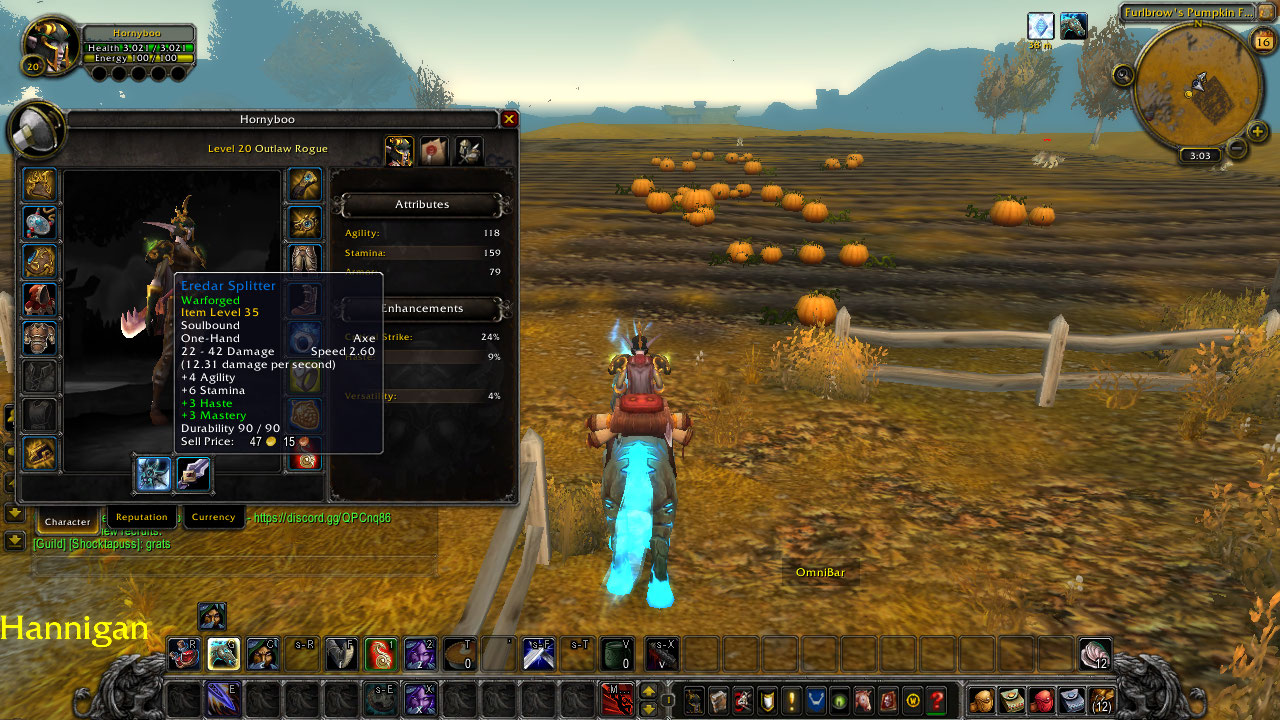Click the Eredar Splitter main-hand weapon slot
The image size is (1280, 720).
pyautogui.click(x=154, y=473)
